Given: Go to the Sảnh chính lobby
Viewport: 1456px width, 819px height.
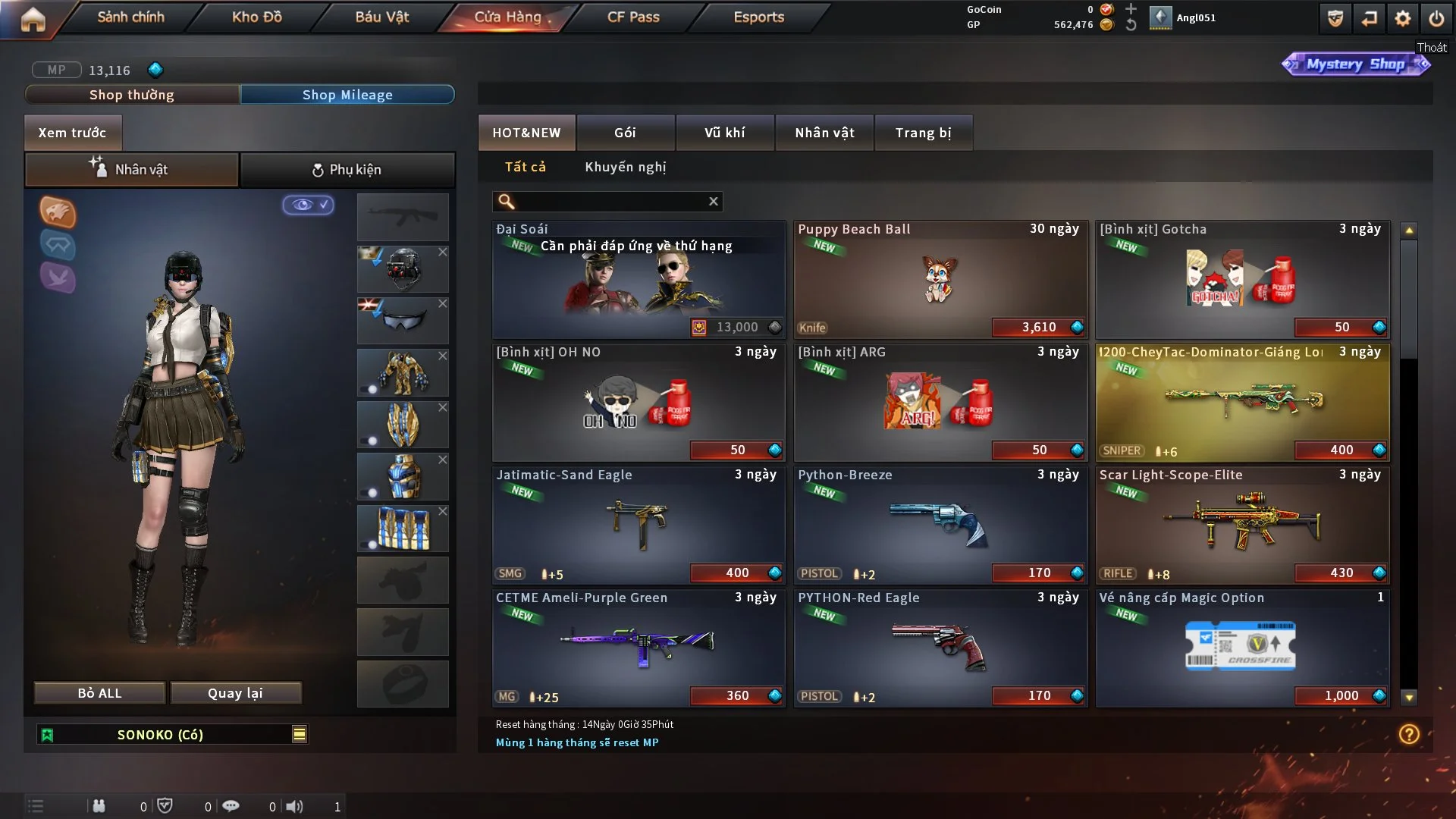Looking at the screenshot, I should click(130, 17).
